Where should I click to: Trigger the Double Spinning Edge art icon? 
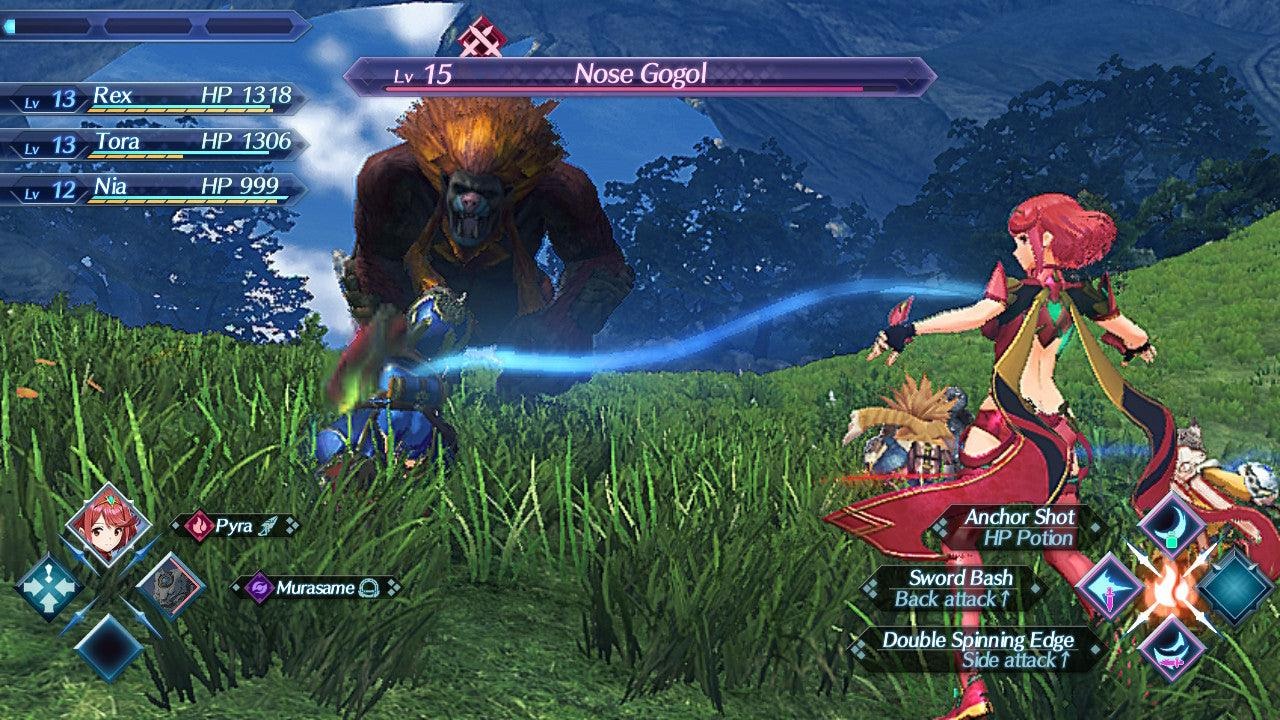[x=1170, y=646]
